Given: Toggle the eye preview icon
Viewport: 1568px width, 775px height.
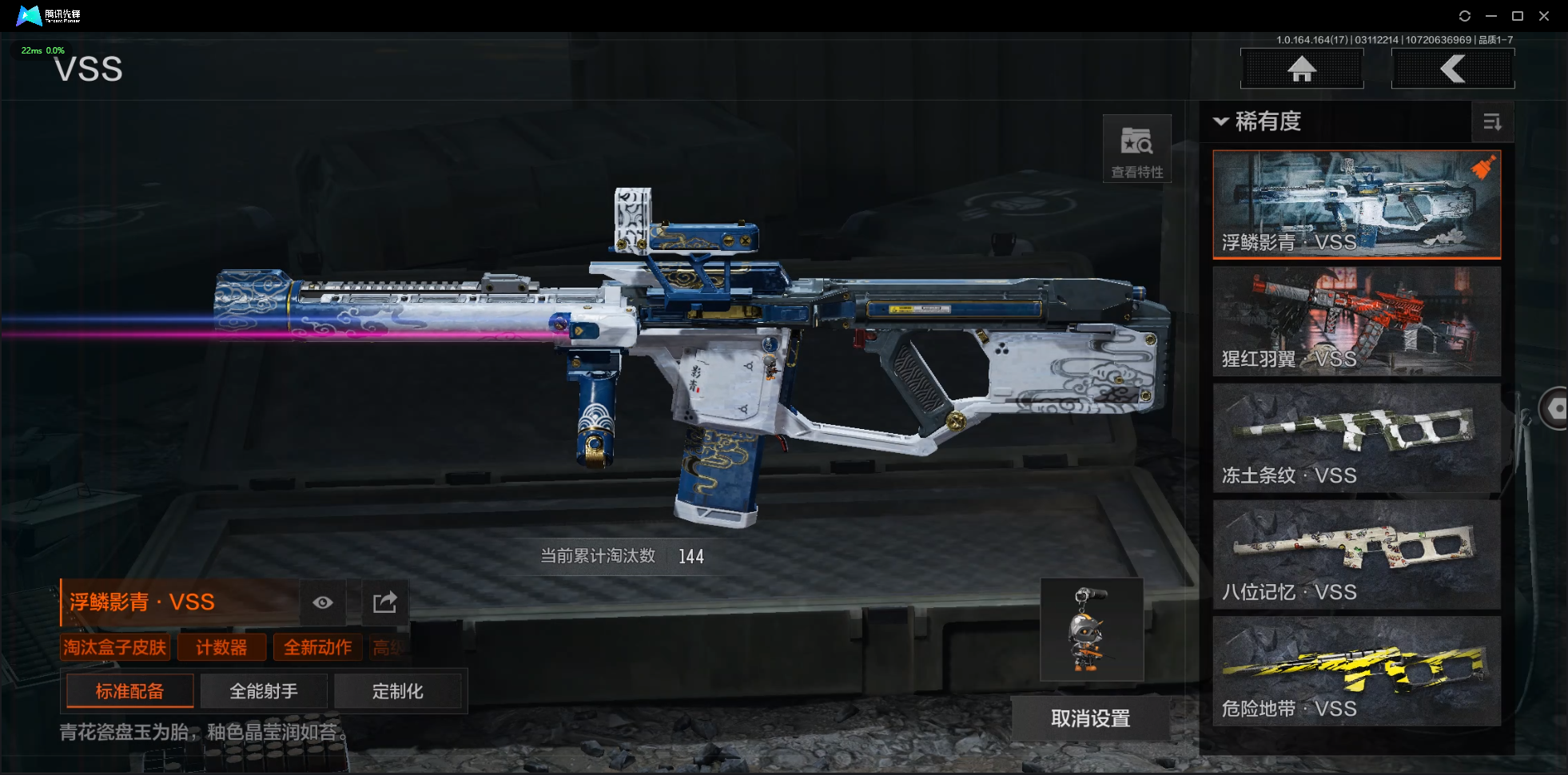Looking at the screenshot, I should click(x=323, y=602).
